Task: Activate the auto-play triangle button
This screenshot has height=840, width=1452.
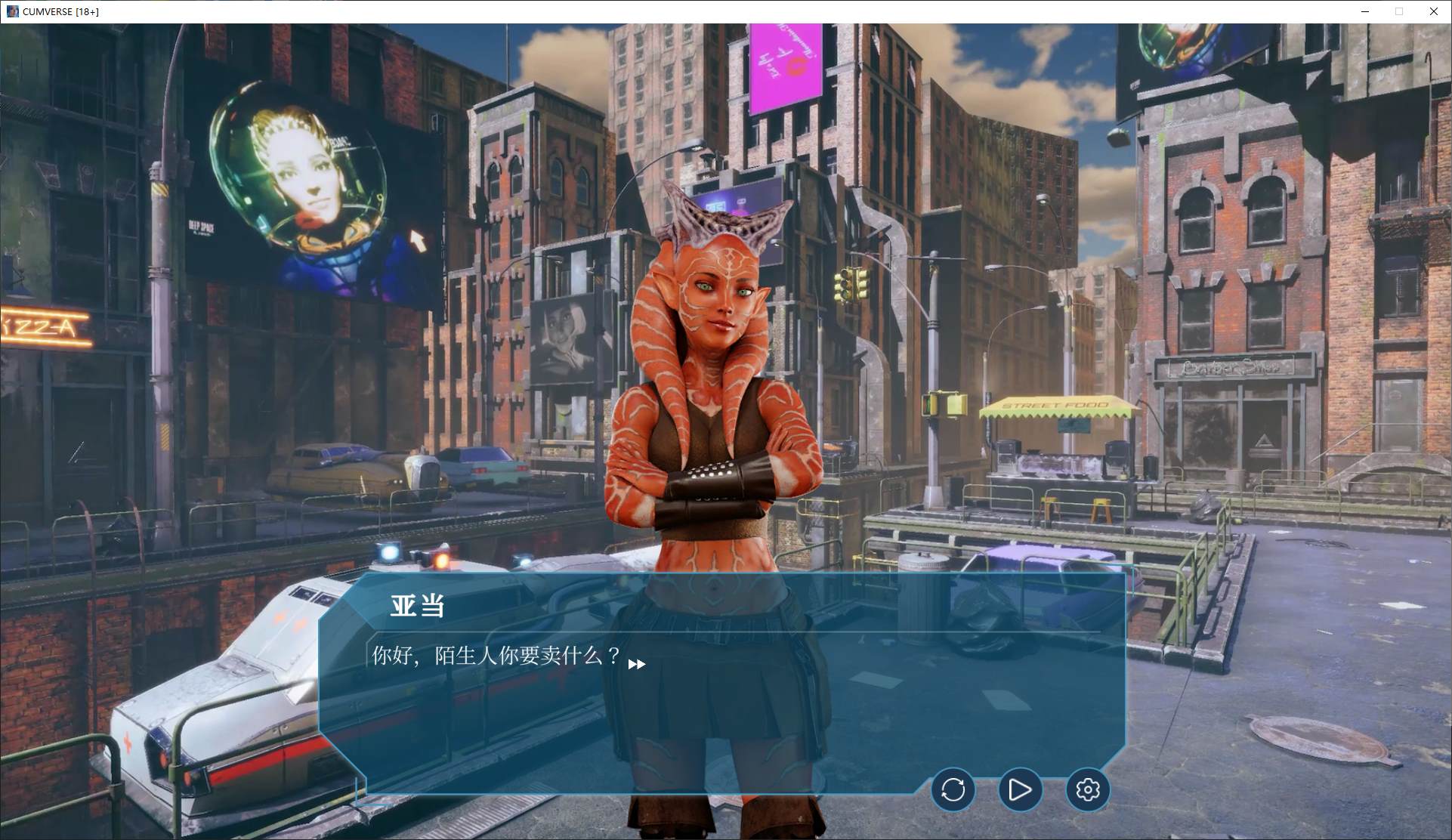Action: 1020,789
